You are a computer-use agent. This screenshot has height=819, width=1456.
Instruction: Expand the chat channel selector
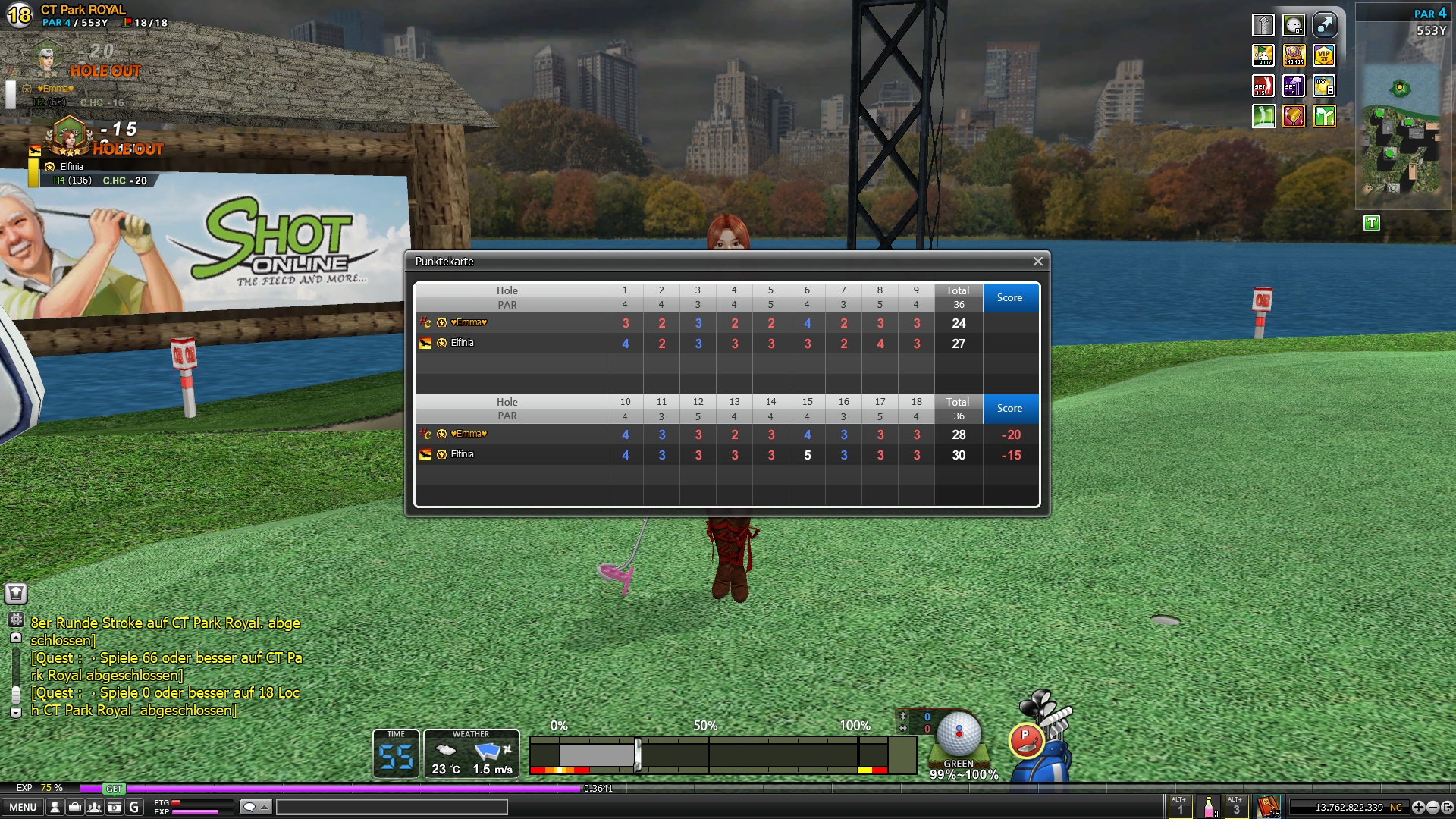click(x=256, y=807)
